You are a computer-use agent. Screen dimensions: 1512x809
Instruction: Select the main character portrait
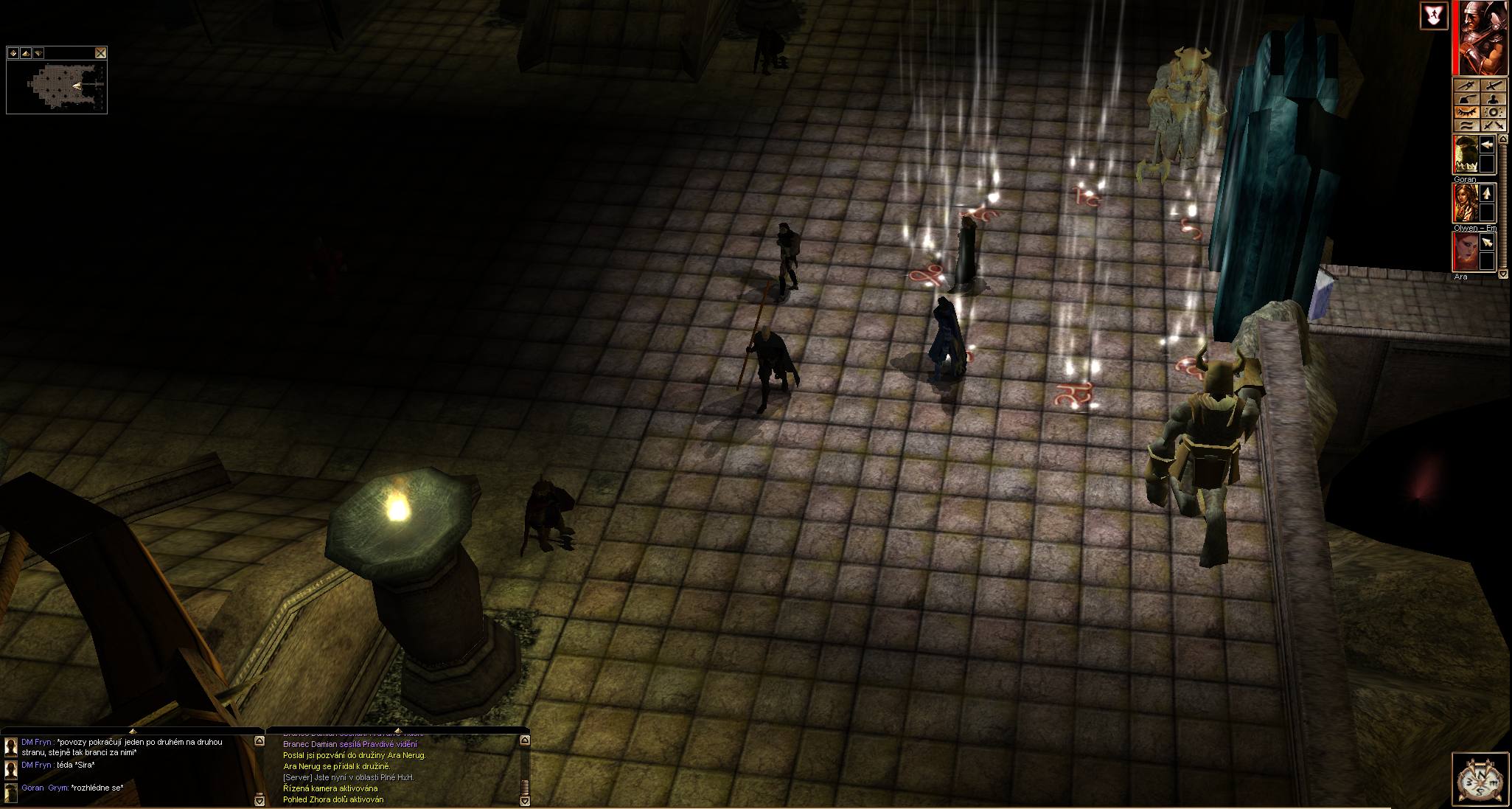[1480, 38]
